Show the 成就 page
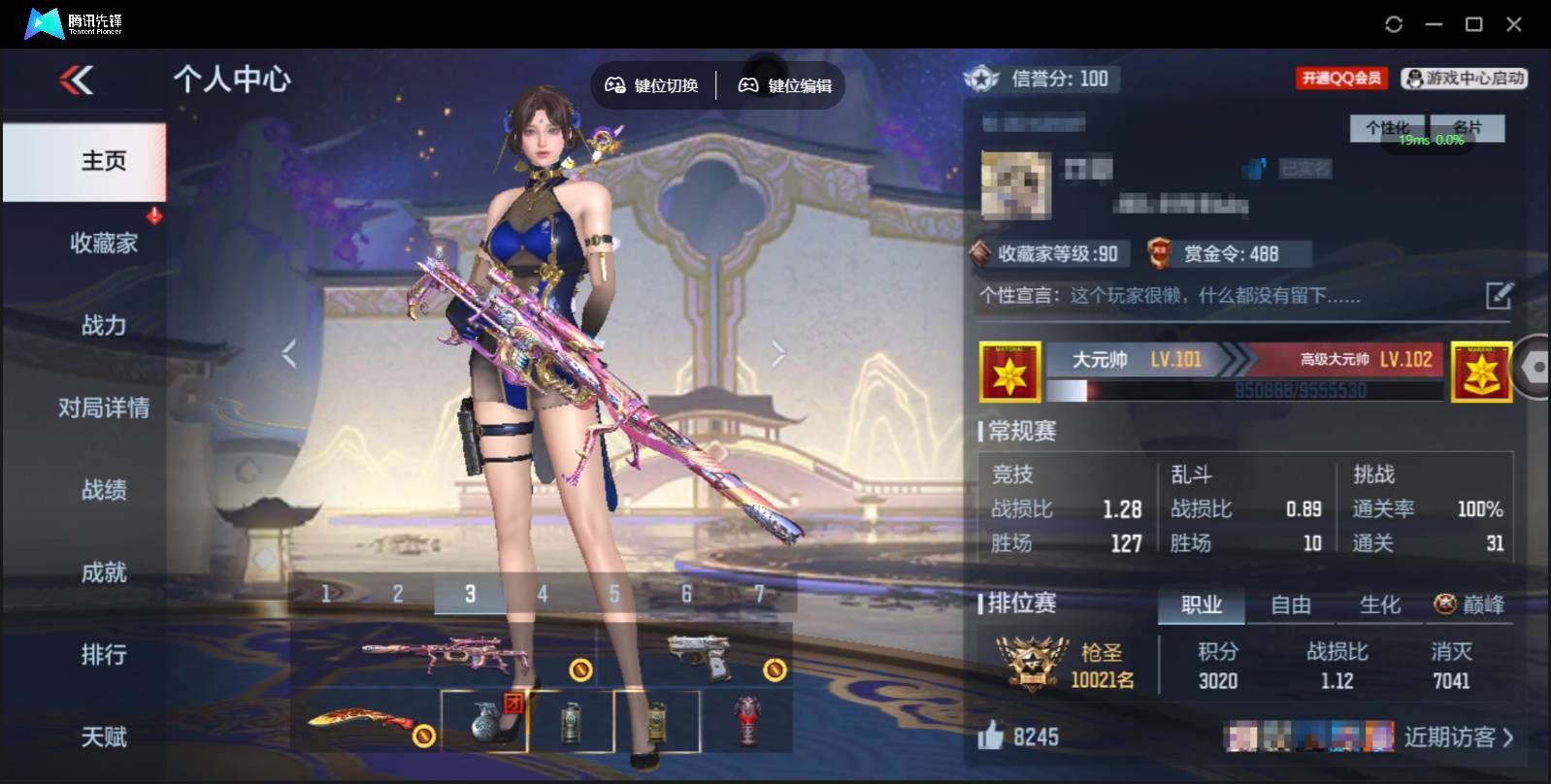 (x=103, y=572)
